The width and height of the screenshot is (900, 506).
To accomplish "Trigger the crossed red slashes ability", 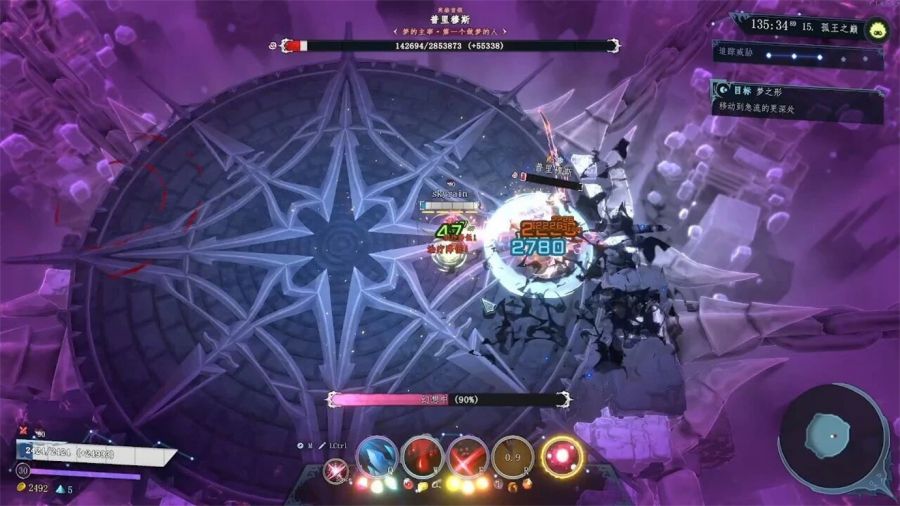I will (468, 456).
